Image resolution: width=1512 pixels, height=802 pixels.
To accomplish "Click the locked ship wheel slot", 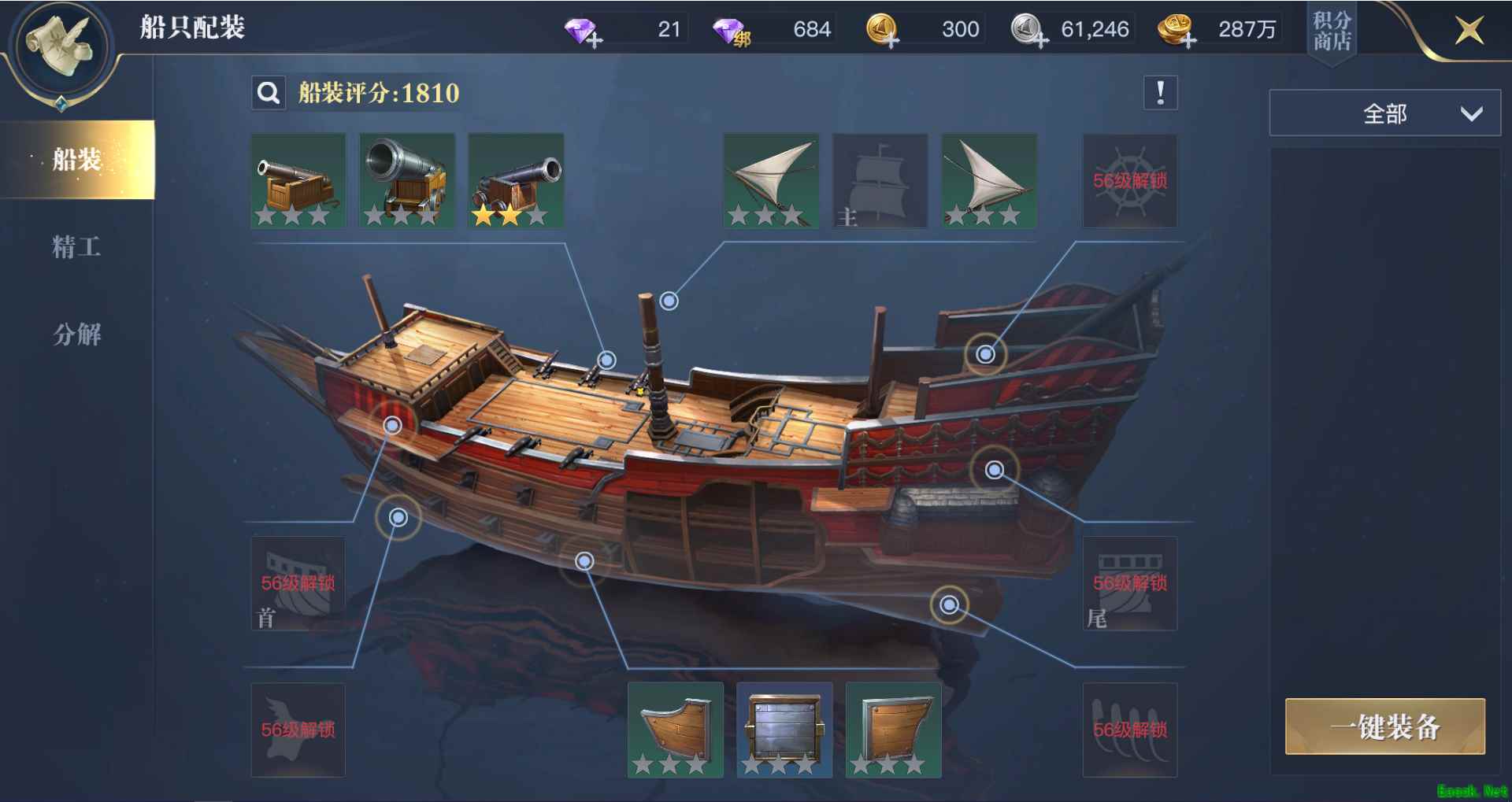I will point(1129,181).
